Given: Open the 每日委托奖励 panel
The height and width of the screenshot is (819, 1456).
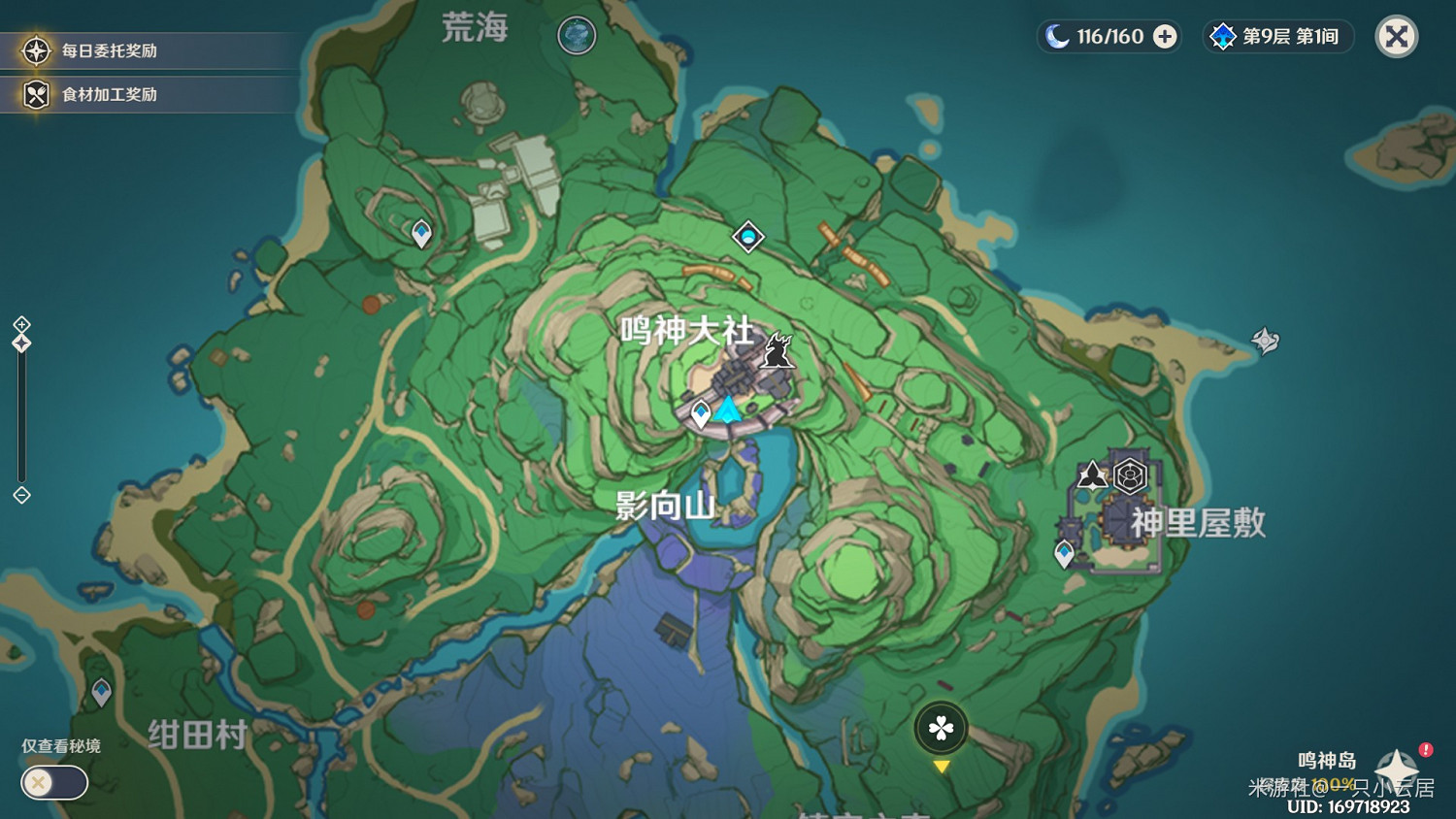Looking at the screenshot, I should pos(148,50).
